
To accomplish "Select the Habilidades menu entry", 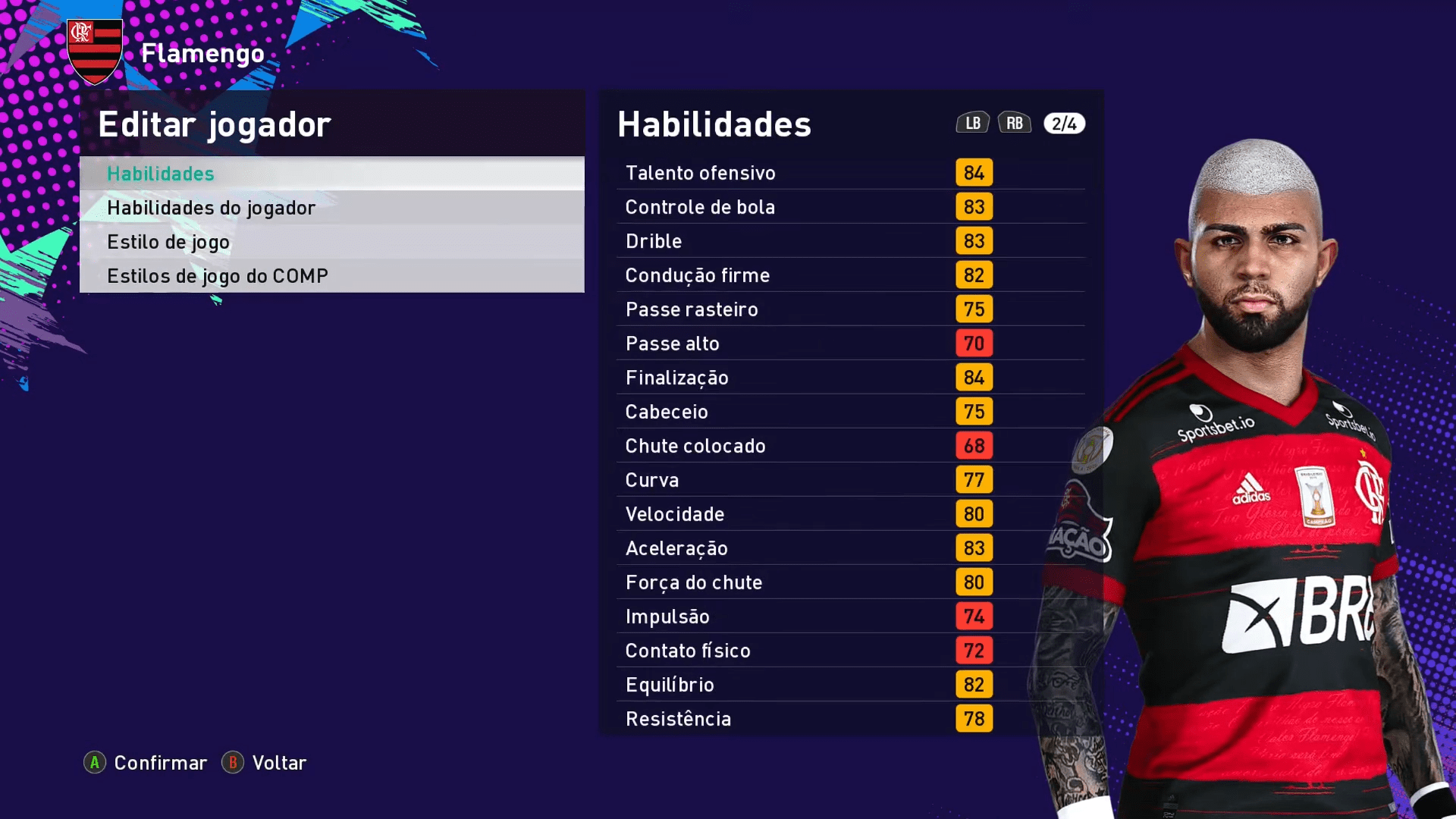I will [331, 174].
